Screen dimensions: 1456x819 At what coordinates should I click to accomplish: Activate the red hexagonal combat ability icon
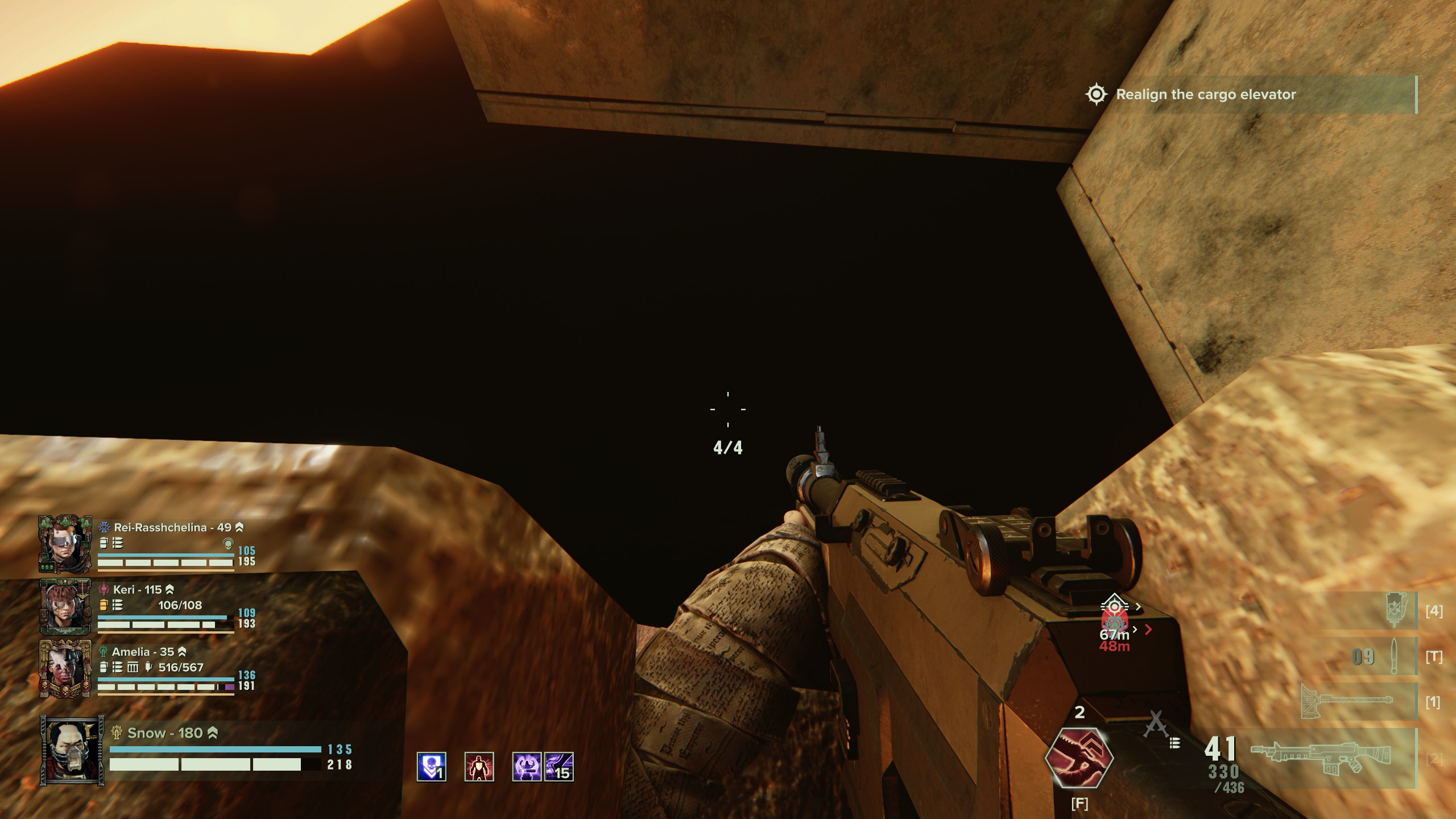click(x=1079, y=758)
